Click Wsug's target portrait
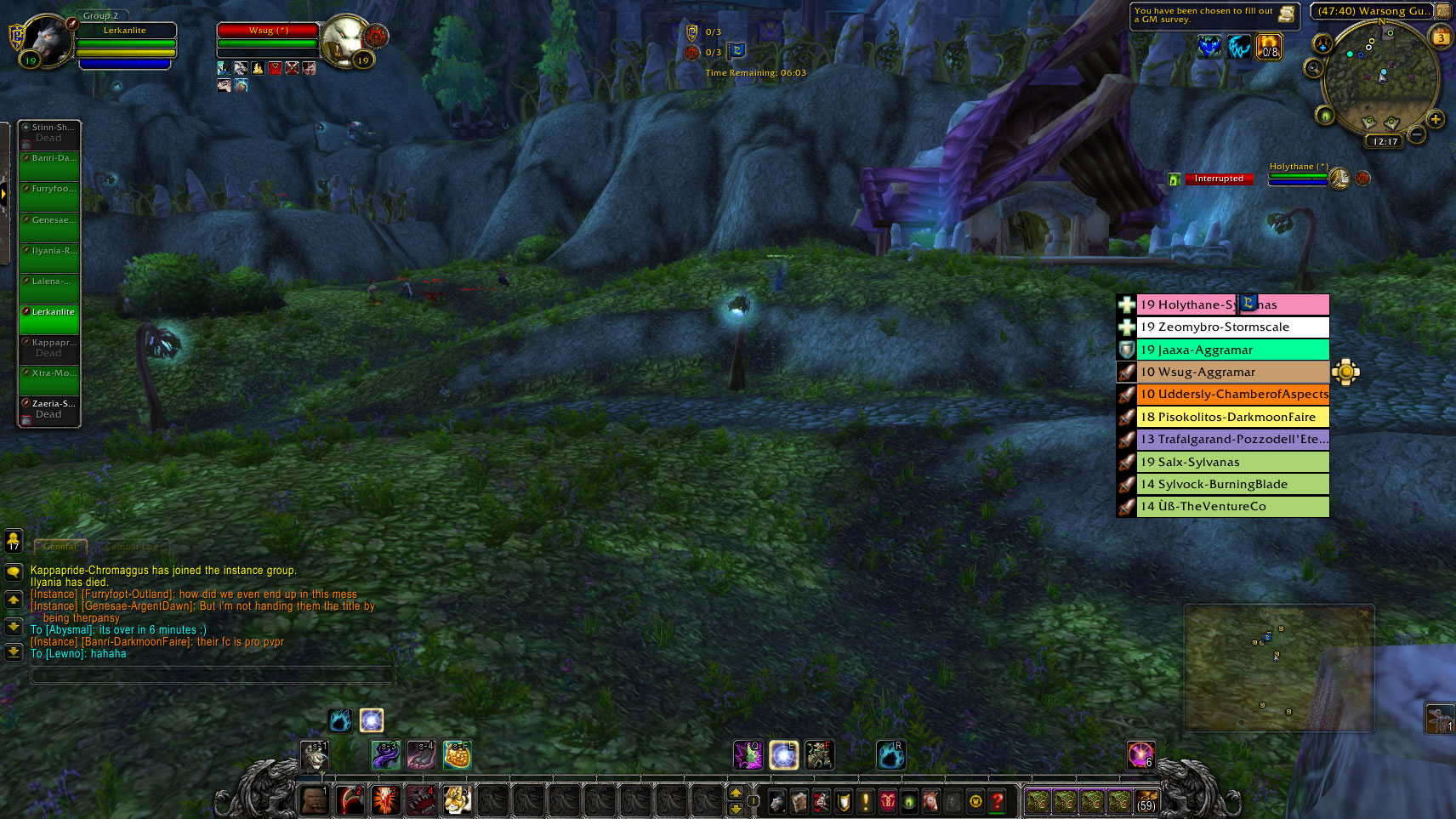Screen dimensions: 1456x819 pyautogui.click(x=346, y=39)
